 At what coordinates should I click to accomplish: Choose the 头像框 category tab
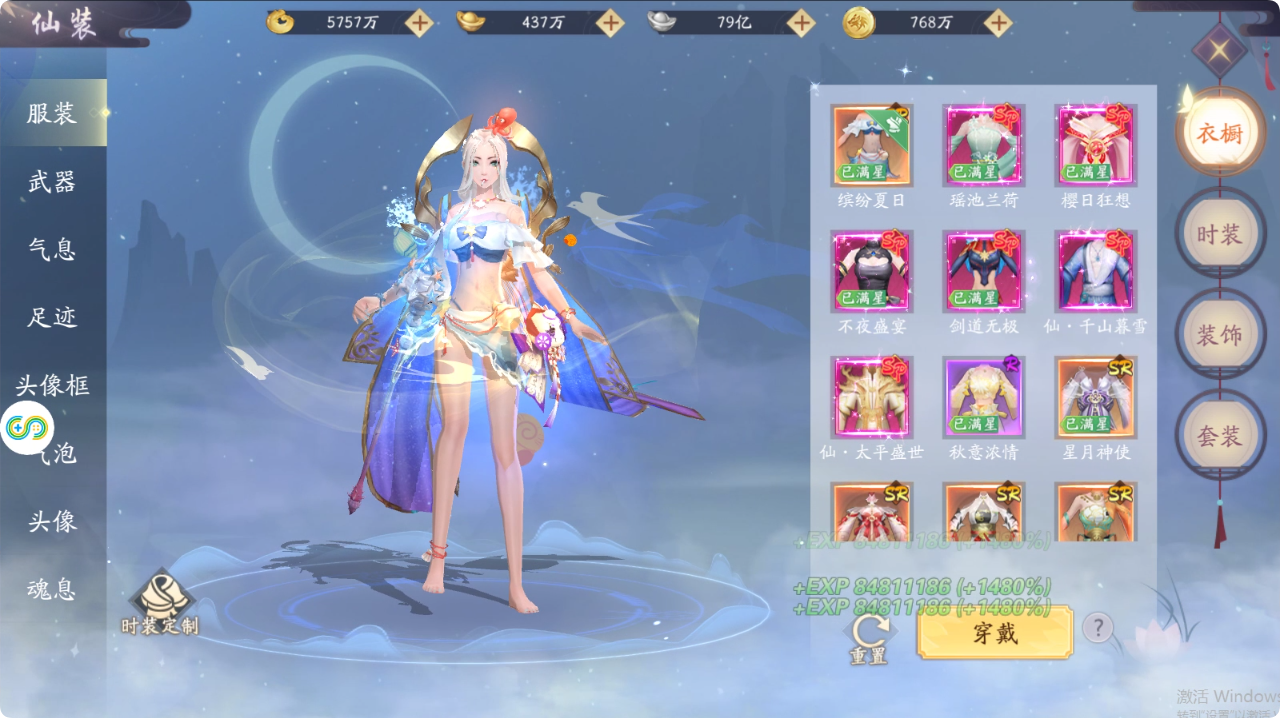pyautogui.click(x=52, y=385)
